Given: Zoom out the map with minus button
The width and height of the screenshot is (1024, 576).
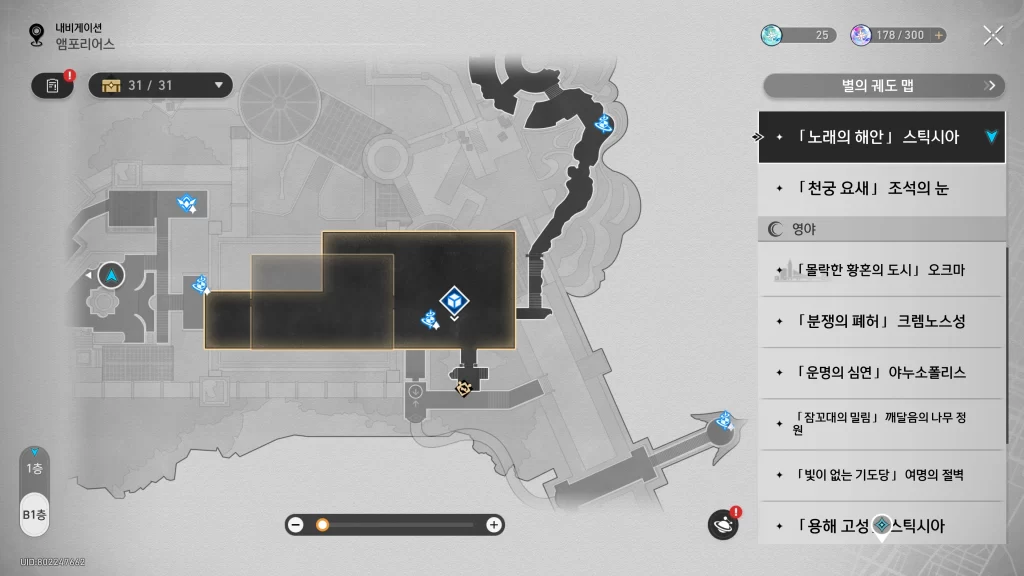Looking at the screenshot, I should tap(296, 524).
